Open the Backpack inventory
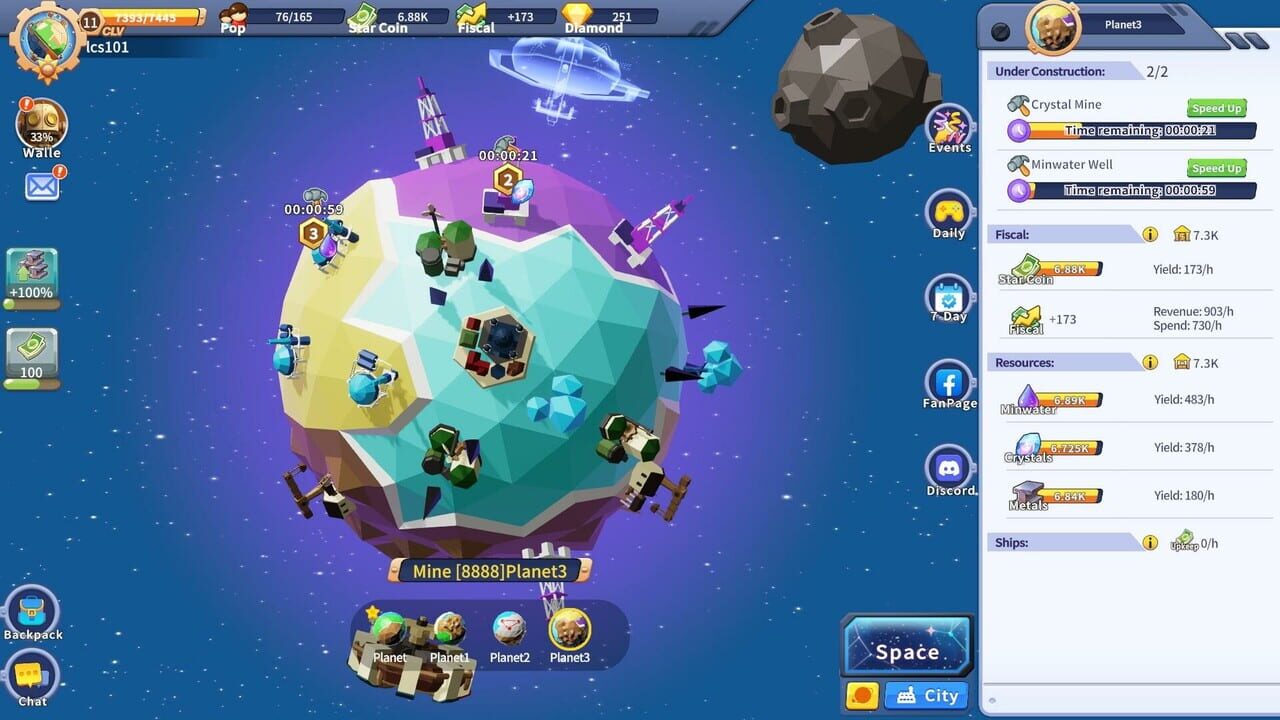 pyautogui.click(x=33, y=608)
